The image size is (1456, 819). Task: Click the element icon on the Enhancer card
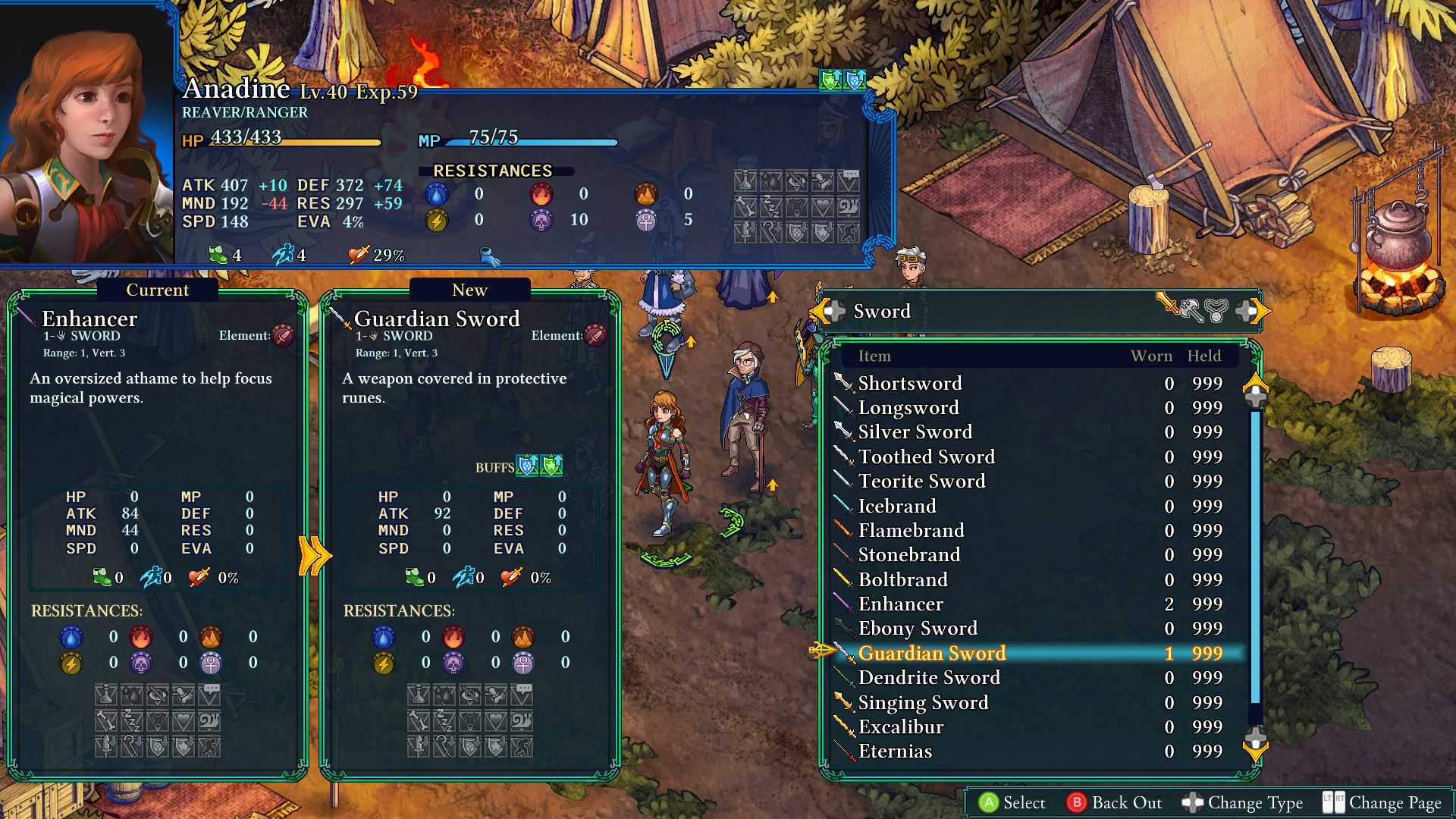[284, 336]
